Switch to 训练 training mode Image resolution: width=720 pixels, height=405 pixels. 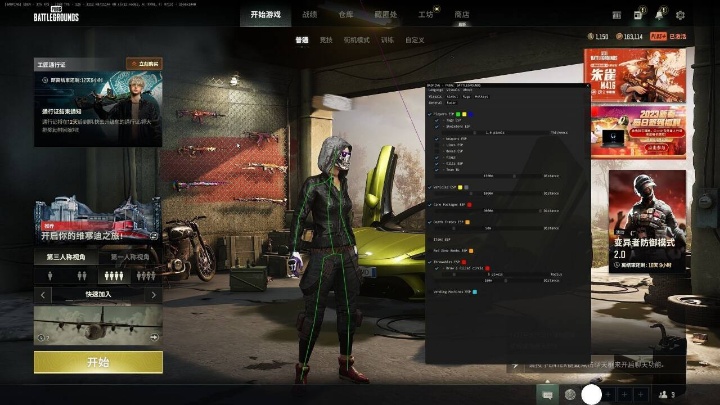click(x=387, y=40)
